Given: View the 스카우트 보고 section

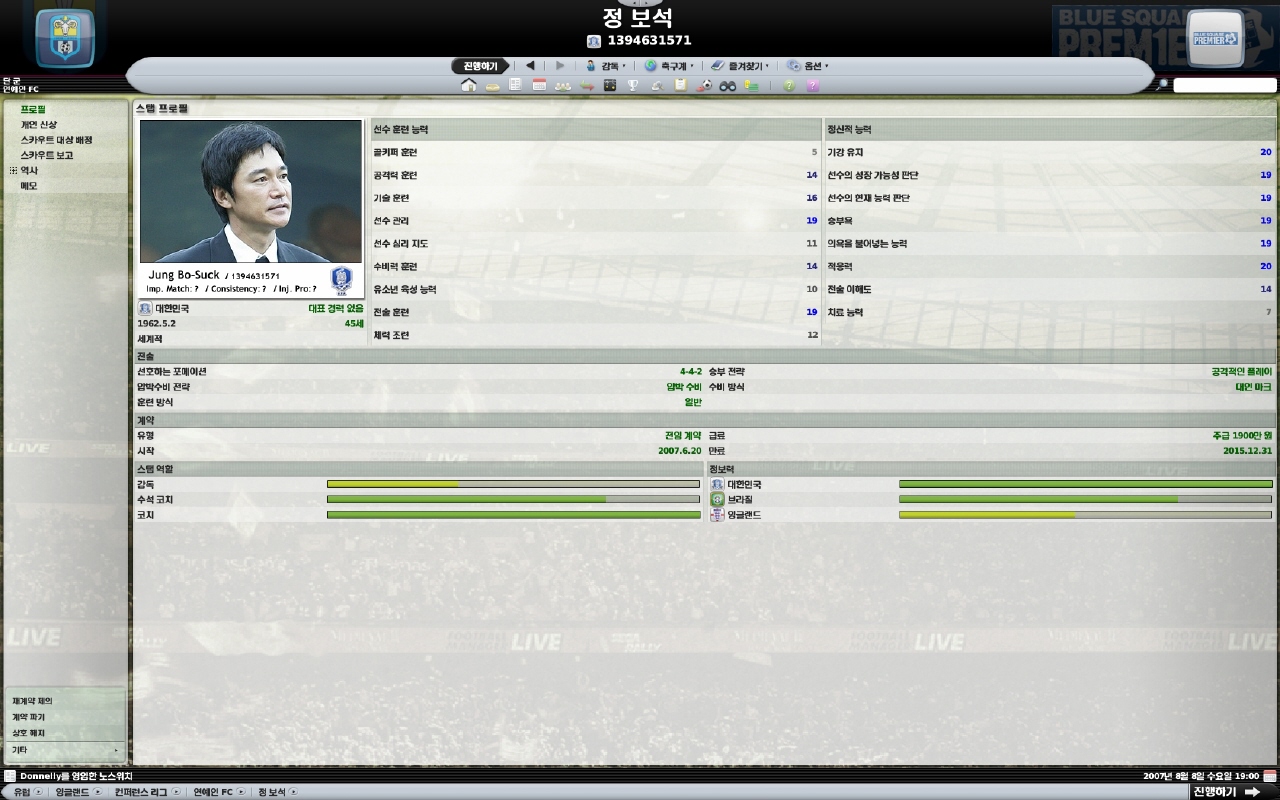Looking at the screenshot, I should point(47,155).
